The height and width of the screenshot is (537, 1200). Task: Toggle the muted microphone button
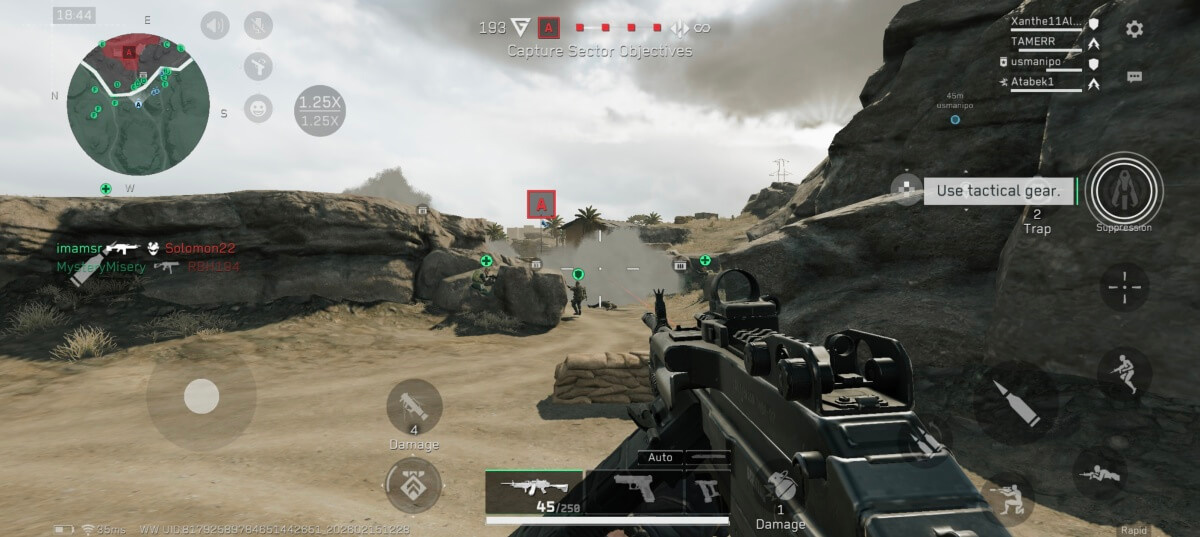(x=258, y=25)
